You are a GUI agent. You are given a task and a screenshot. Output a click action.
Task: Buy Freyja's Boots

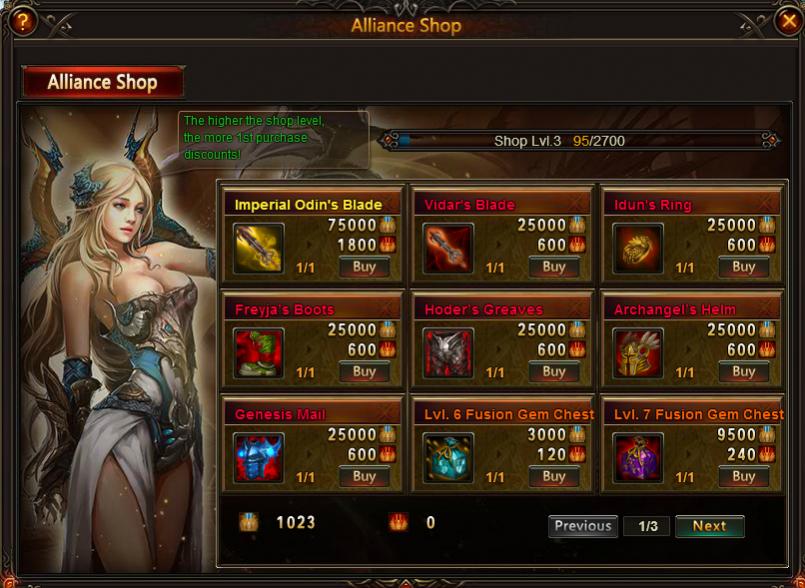[364, 372]
